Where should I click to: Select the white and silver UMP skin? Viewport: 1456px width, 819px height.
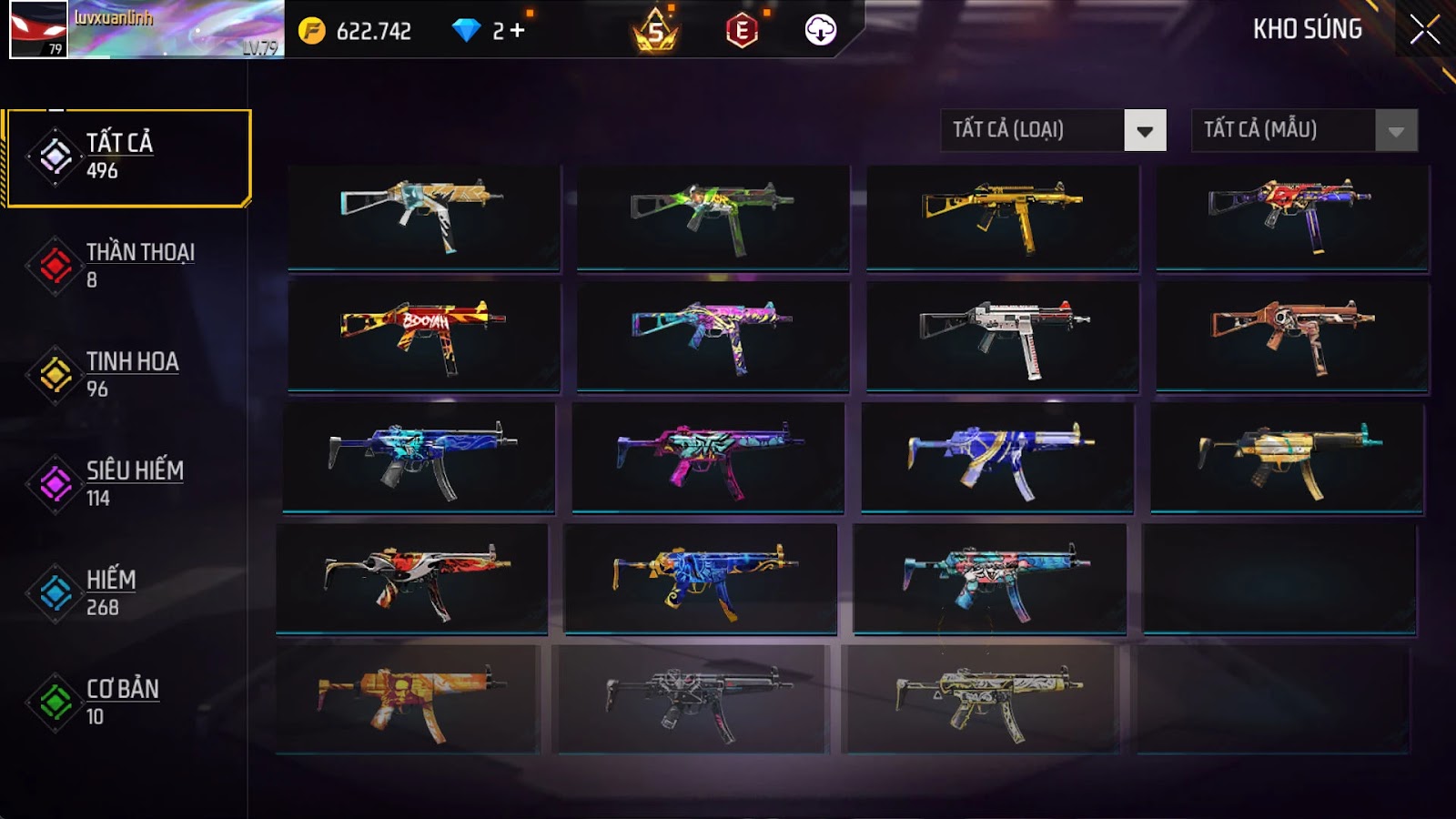tap(1002, 335)
